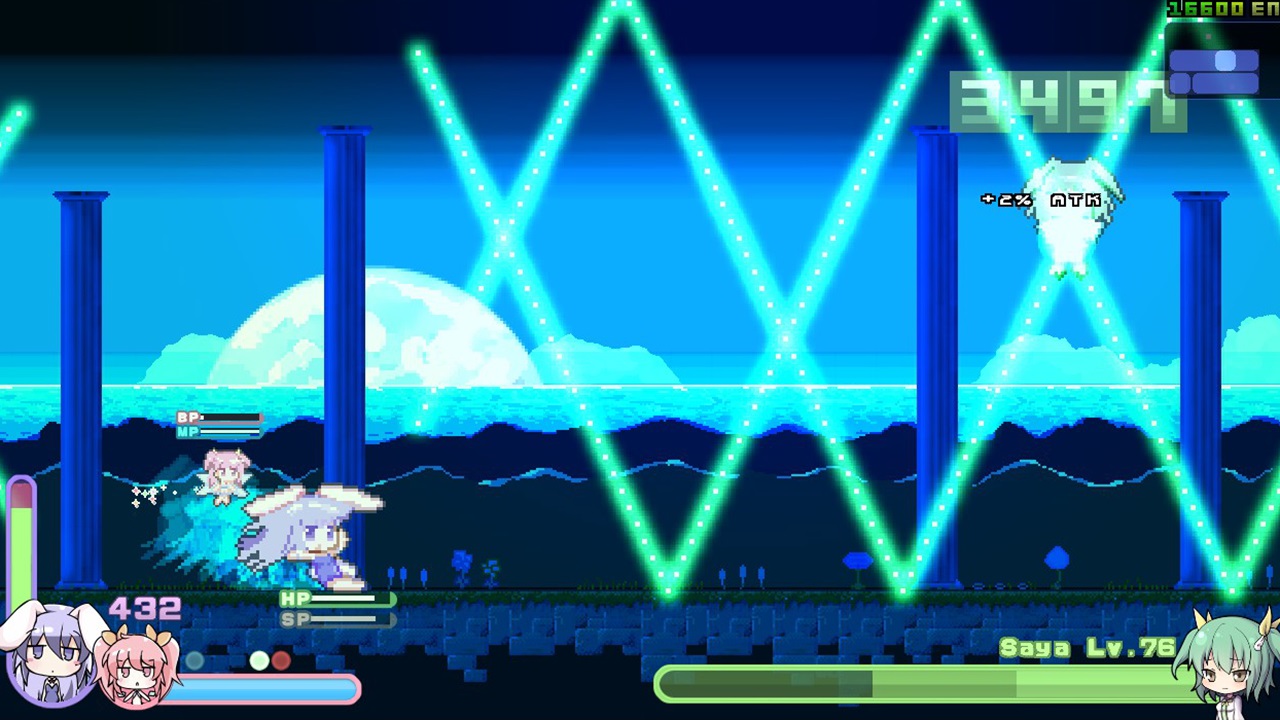Click the grey status orb near the portraits
This screenshot has width=1280, height=720.
click(194, 660)
